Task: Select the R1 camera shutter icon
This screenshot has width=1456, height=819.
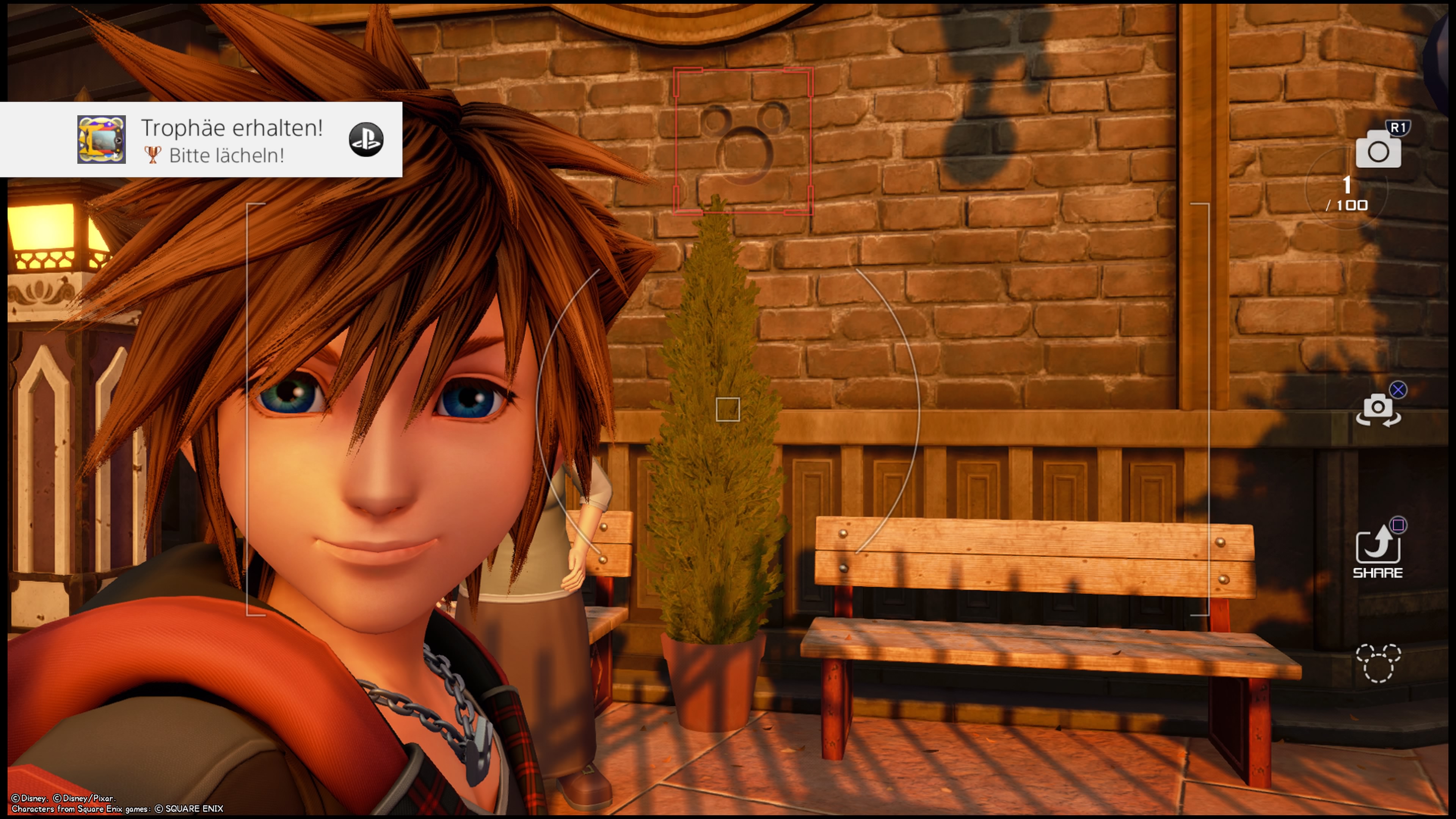Action: point(1379,150)
